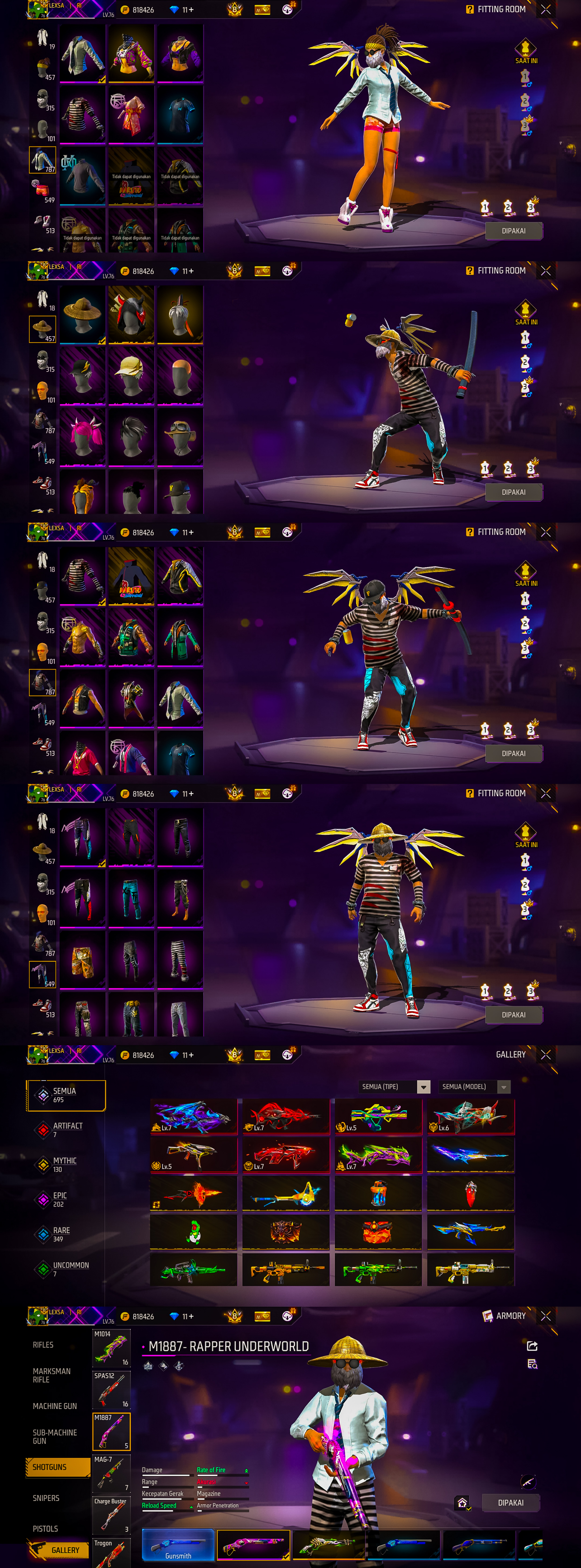This screenshot has height=1568, width=581.
Task: Open the Gunsmith skin tile
Action: (178, 1545)
